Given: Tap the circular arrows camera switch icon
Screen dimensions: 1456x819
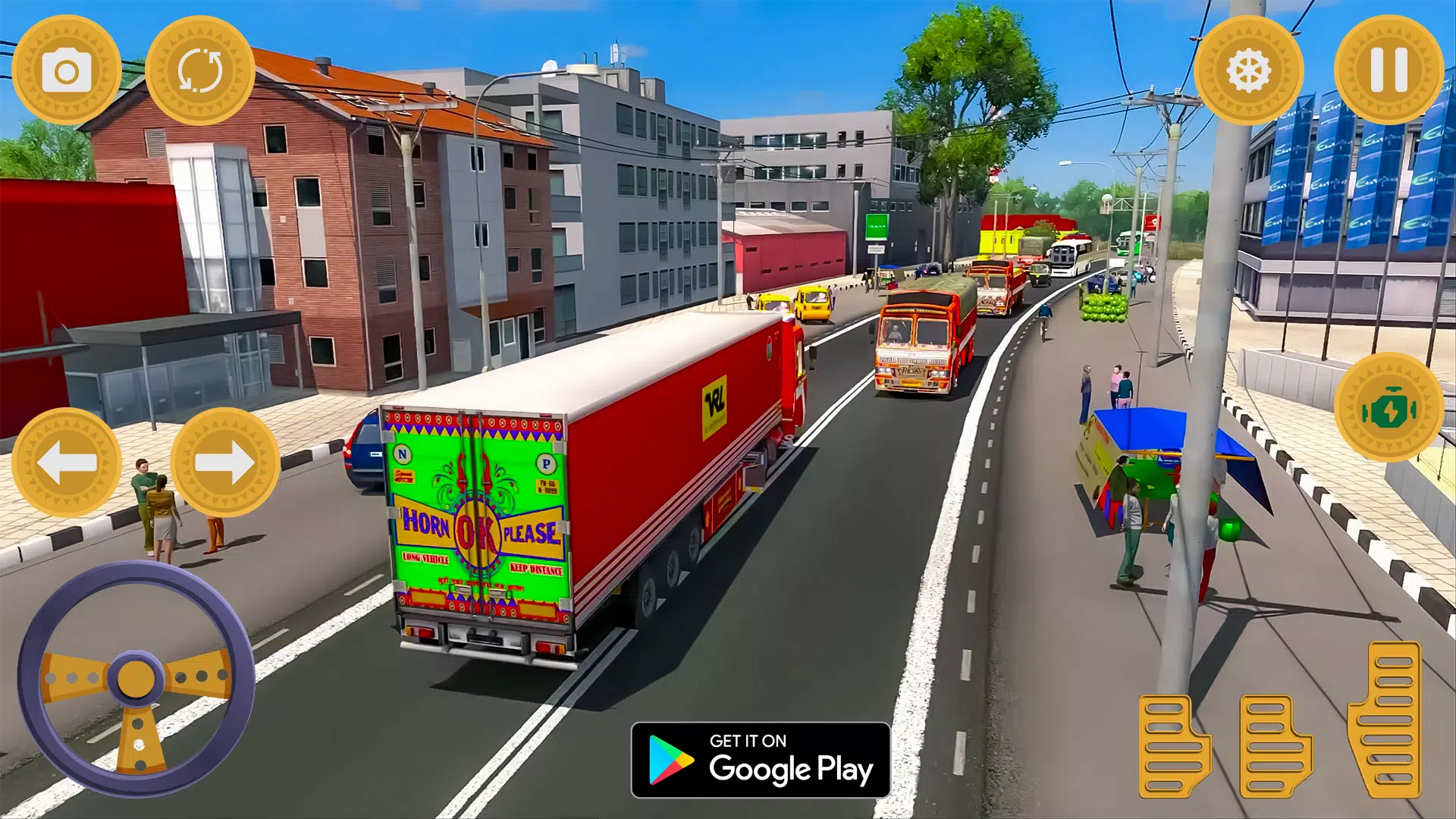Looking at the screenshot, I should click(202, 71).
